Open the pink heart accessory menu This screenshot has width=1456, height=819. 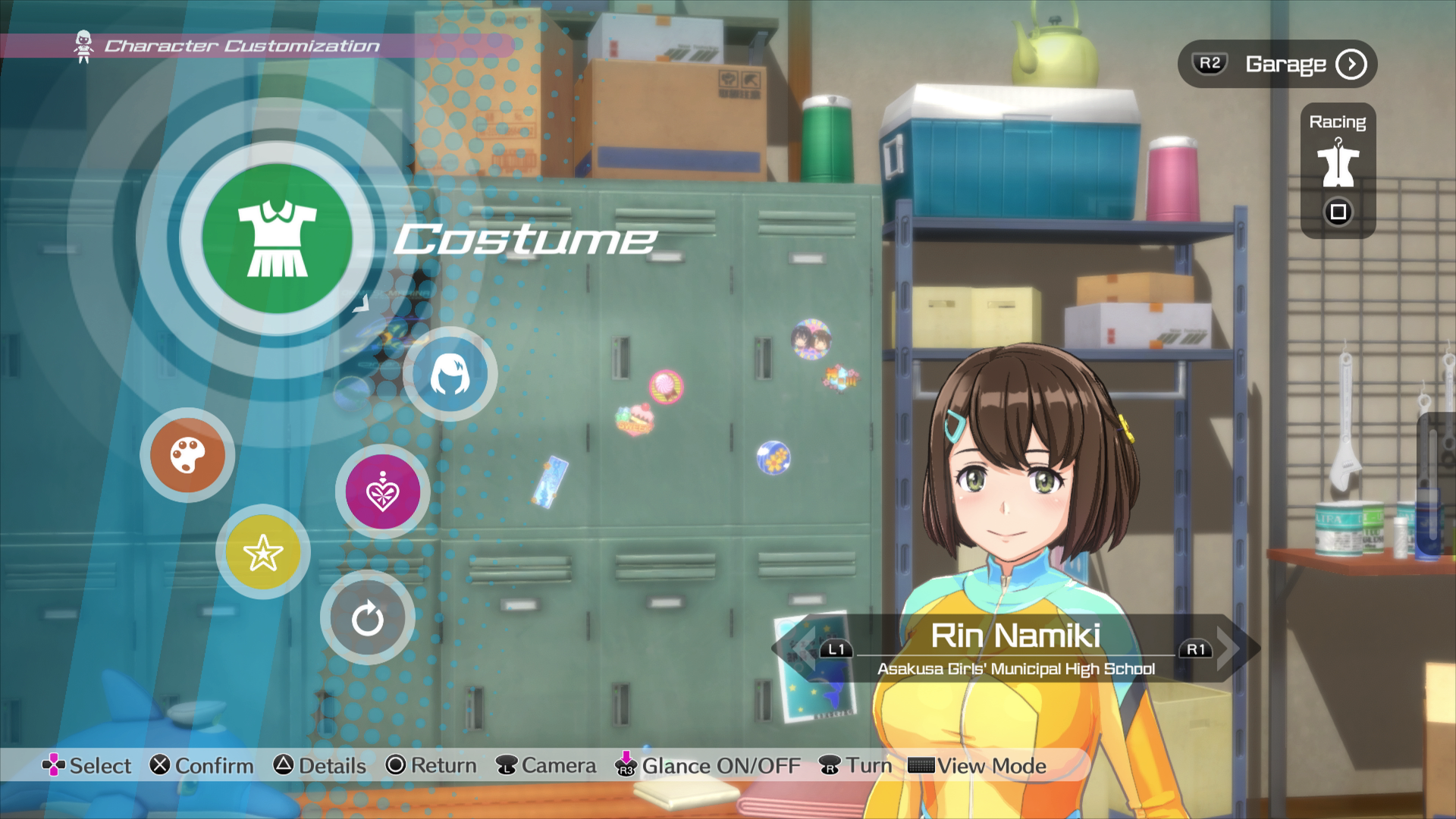coord(382,492)
